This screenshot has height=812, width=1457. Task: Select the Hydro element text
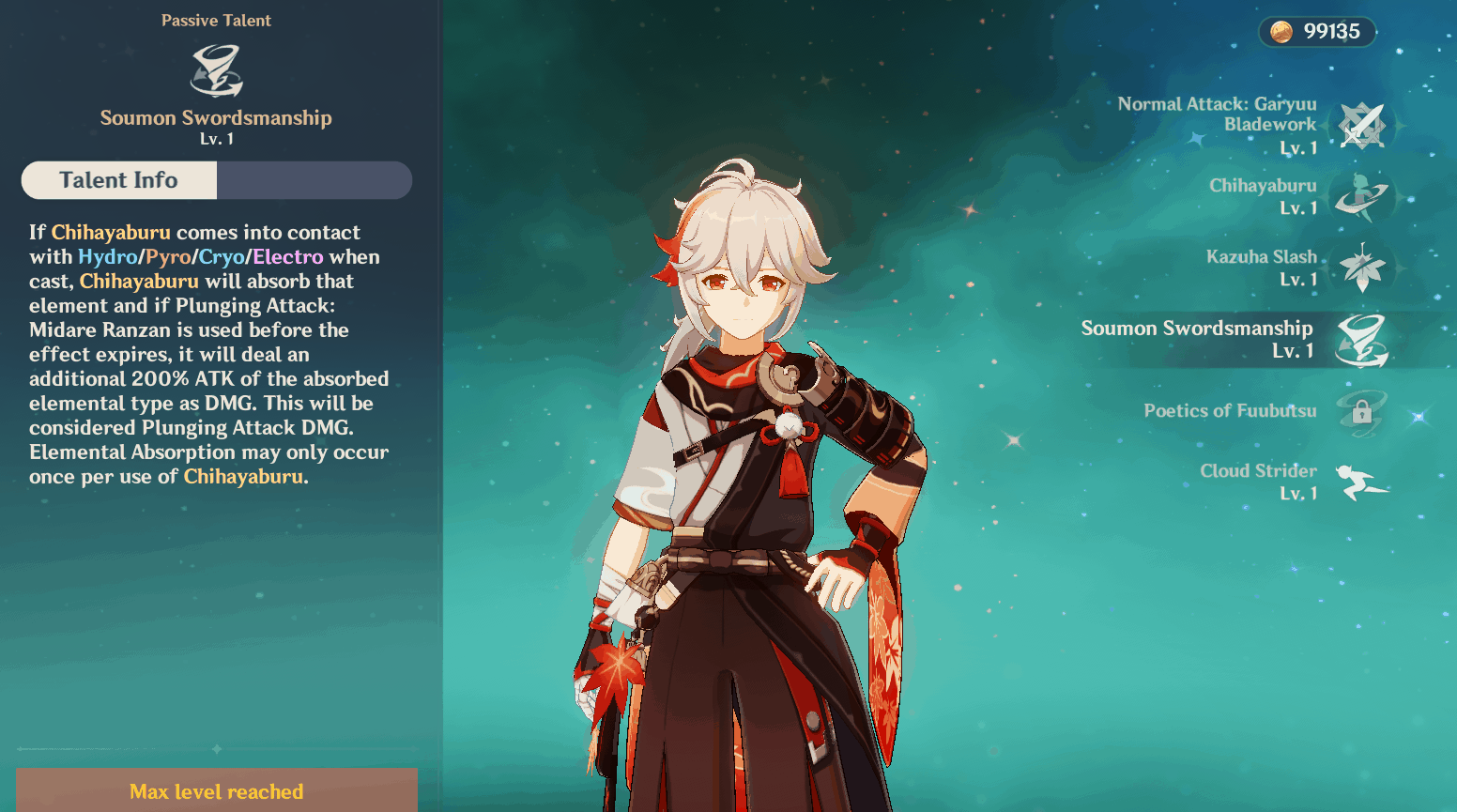[x=107, y=256]
